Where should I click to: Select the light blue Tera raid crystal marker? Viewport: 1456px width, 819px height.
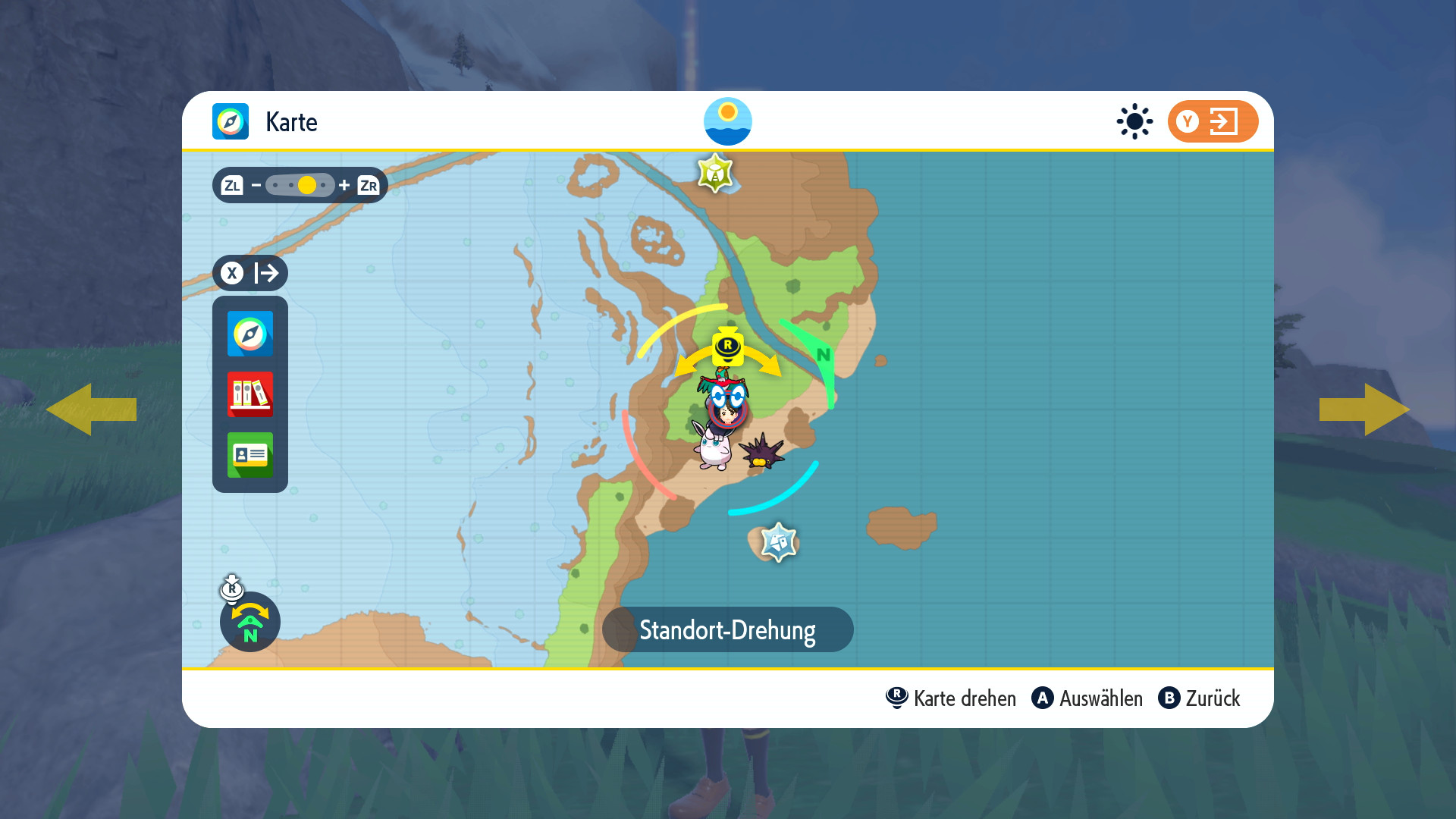coord(779,541)
